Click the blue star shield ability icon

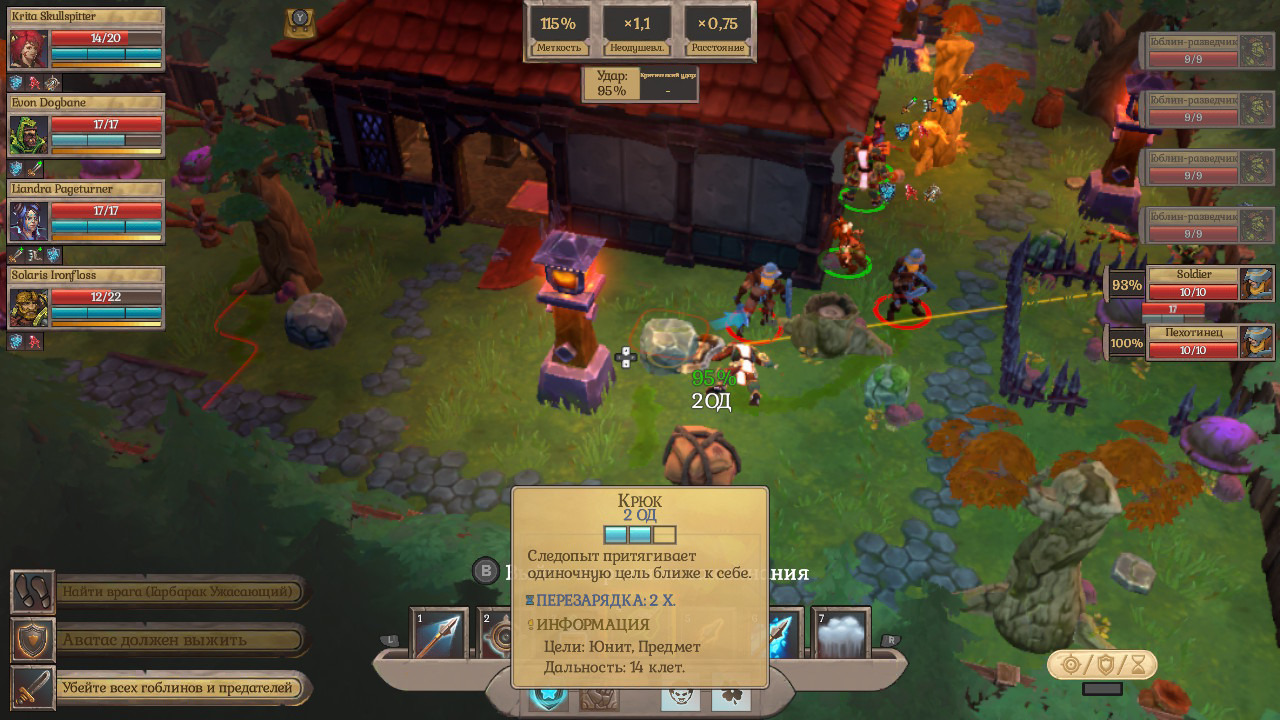548,697
